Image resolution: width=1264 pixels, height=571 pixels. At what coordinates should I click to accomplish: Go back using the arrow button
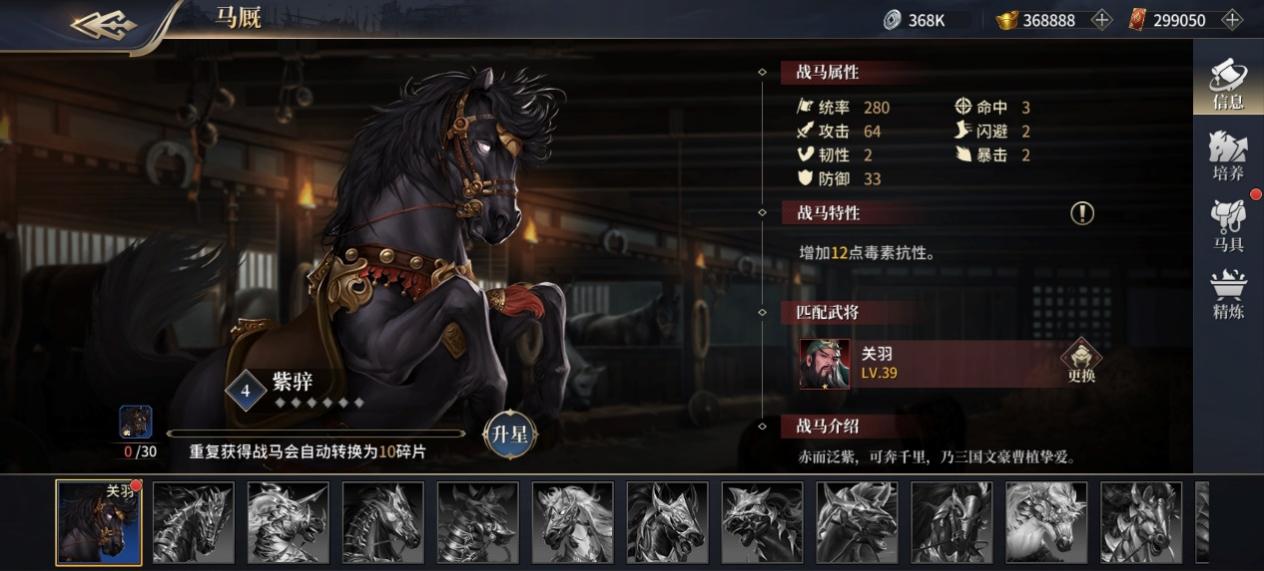104,24
